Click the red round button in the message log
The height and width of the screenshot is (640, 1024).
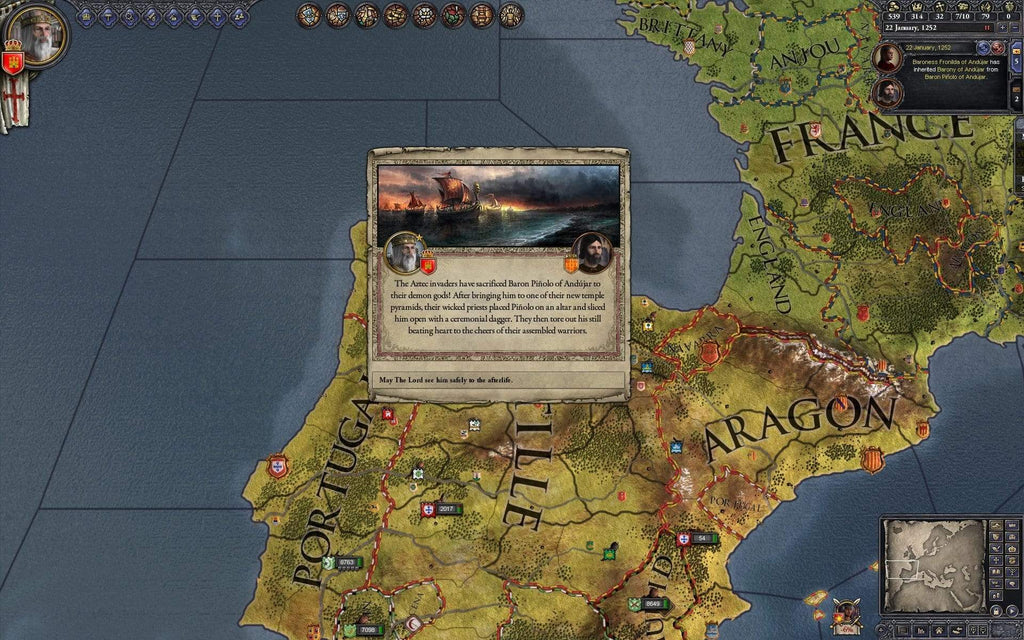click(997, 47)
